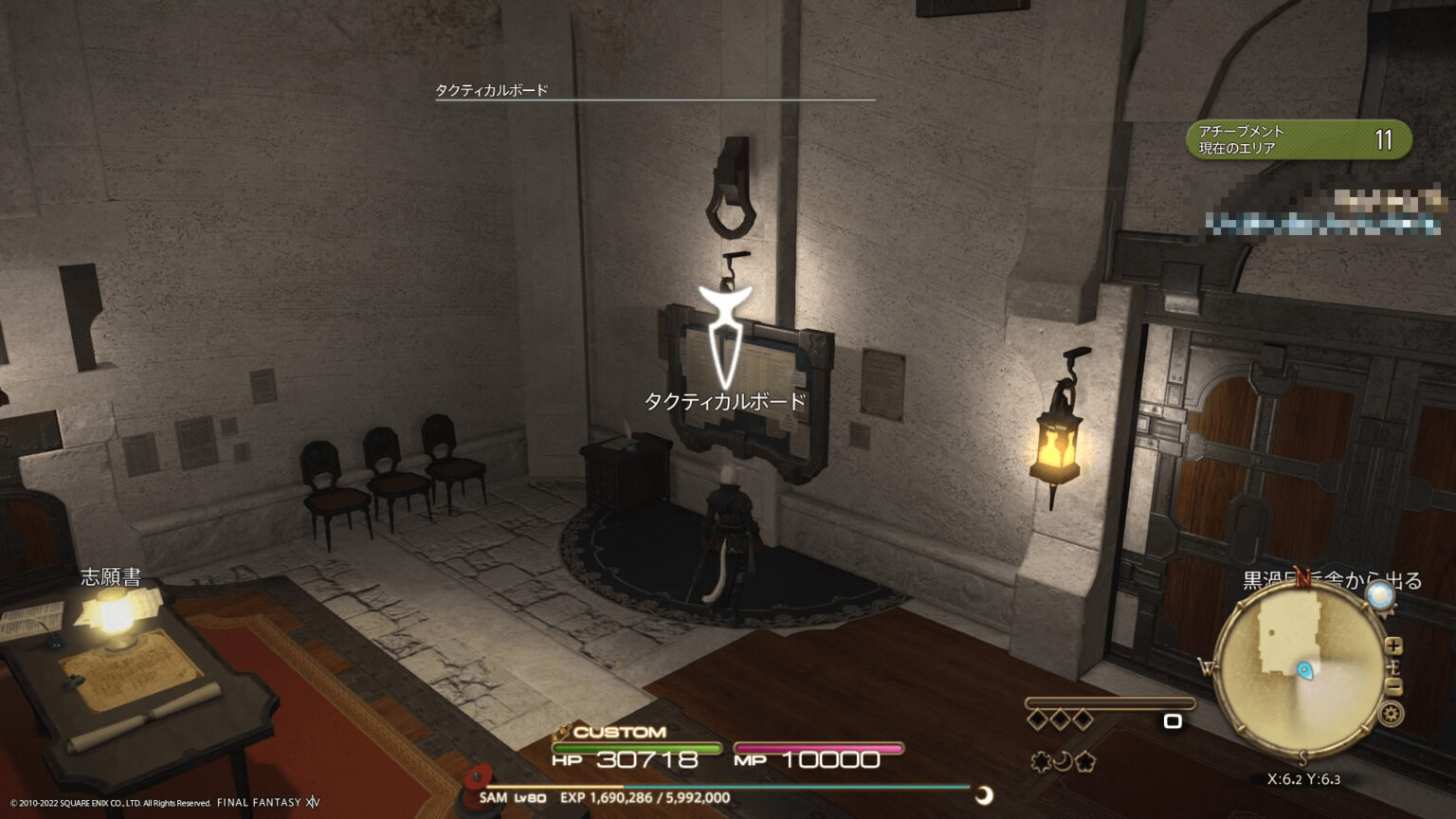The width and height of the screenshot is (1456, 819).
Task: Click the minimap's minus zoom button
Action: pos(1393,687)
